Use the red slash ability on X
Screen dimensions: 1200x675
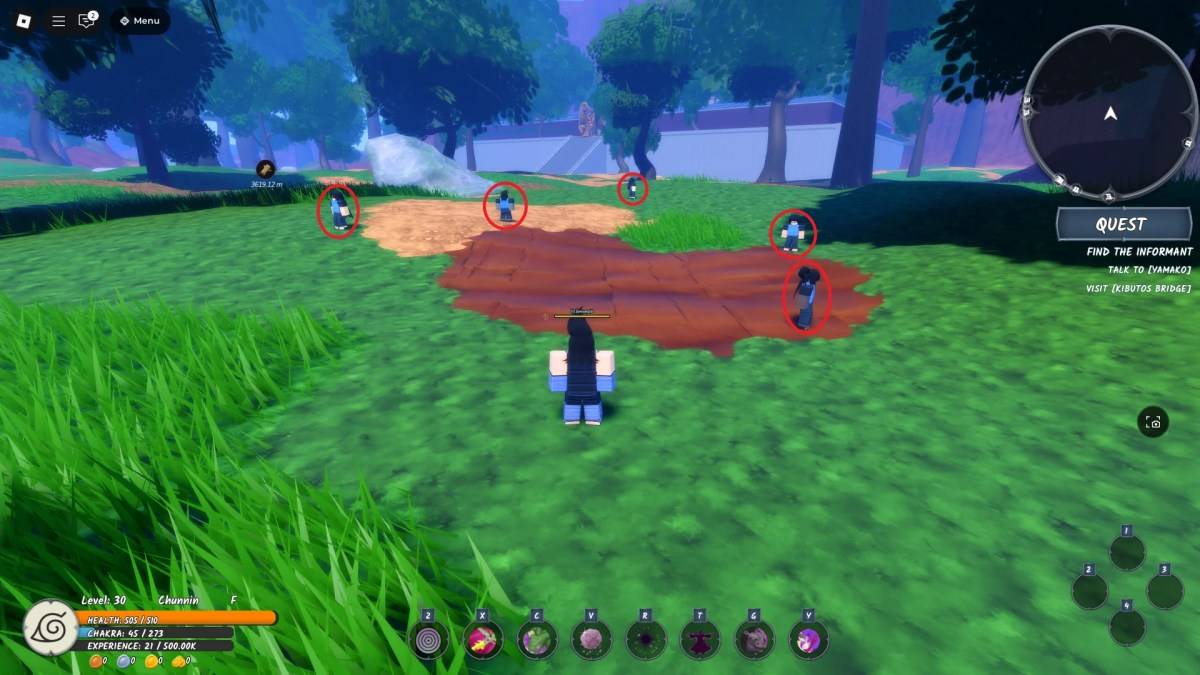click(483, 639)
